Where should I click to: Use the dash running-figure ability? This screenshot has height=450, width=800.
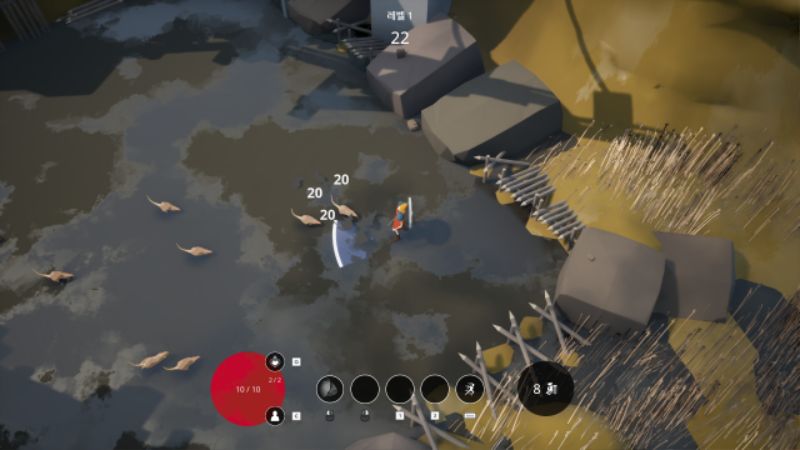click(469, 389)
